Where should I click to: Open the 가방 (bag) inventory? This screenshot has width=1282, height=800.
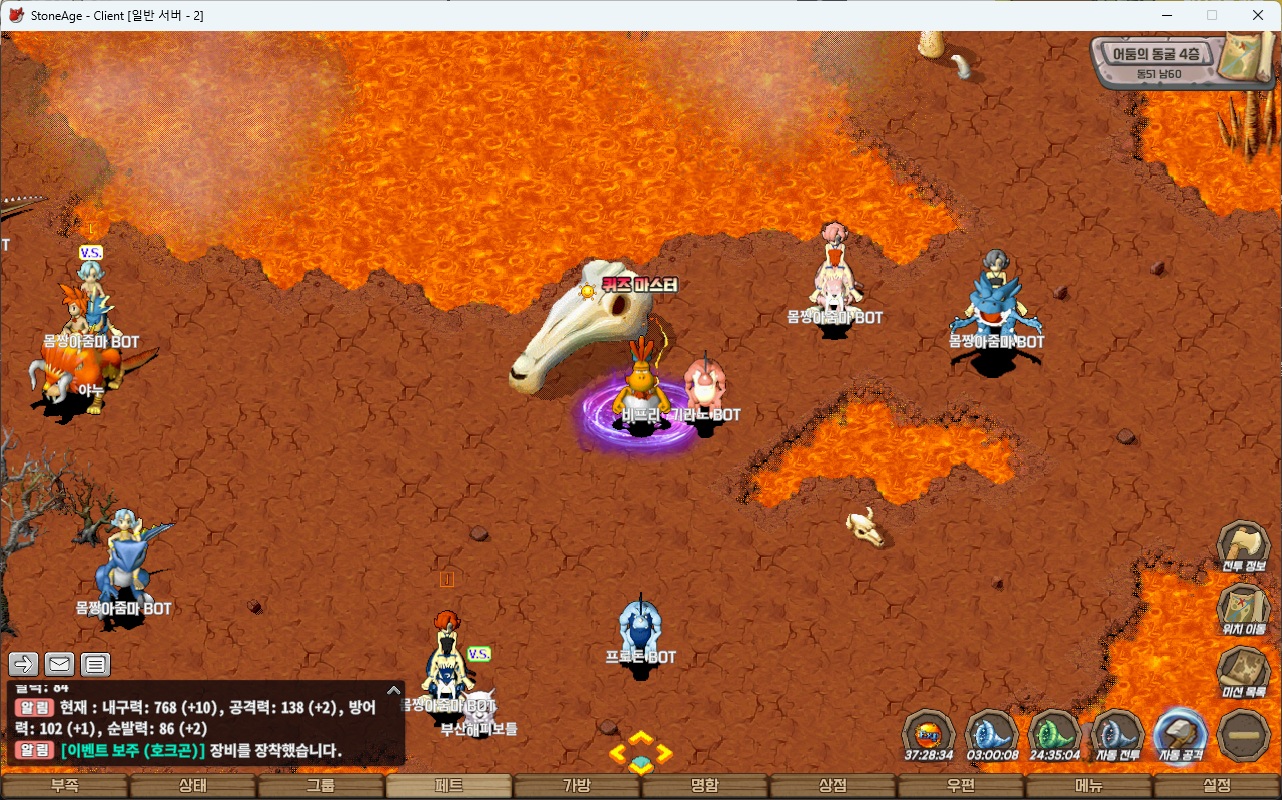click(577, 786)
